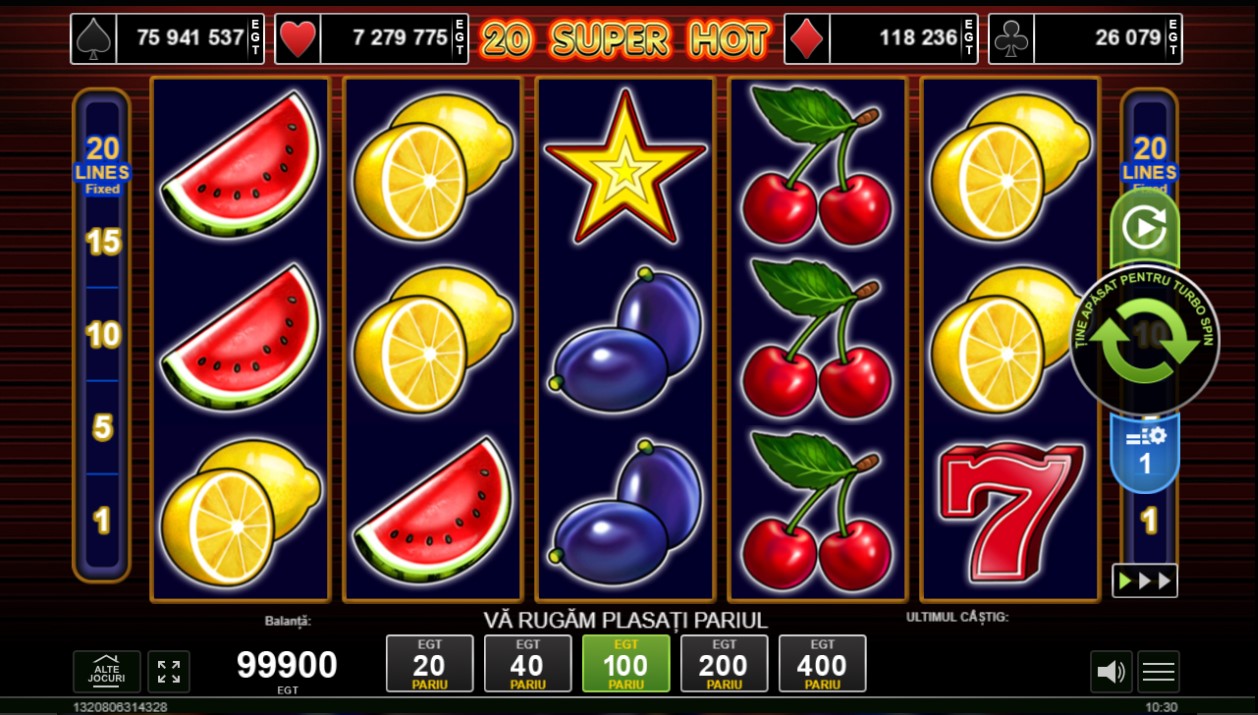Toggle fullscreen mode
This screenshot has height=715, width=1258.
(x=169, y=672)
